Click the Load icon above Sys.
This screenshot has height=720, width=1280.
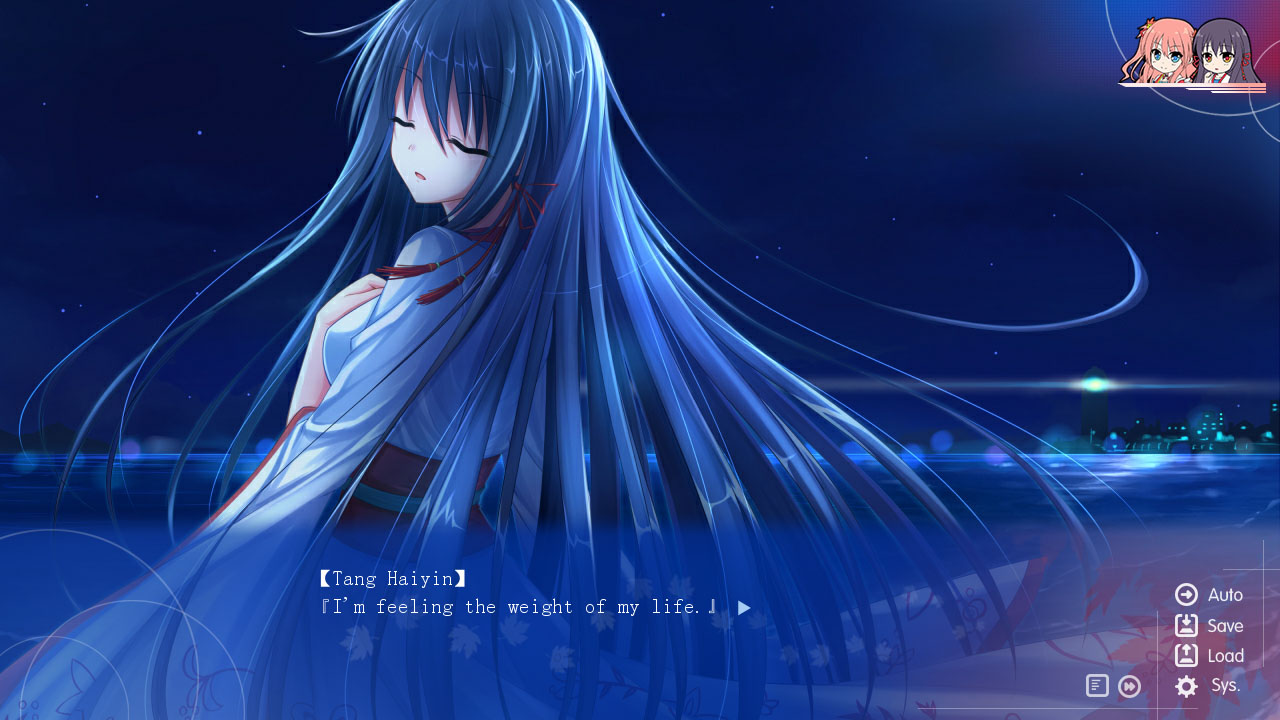click(1184, 656)
